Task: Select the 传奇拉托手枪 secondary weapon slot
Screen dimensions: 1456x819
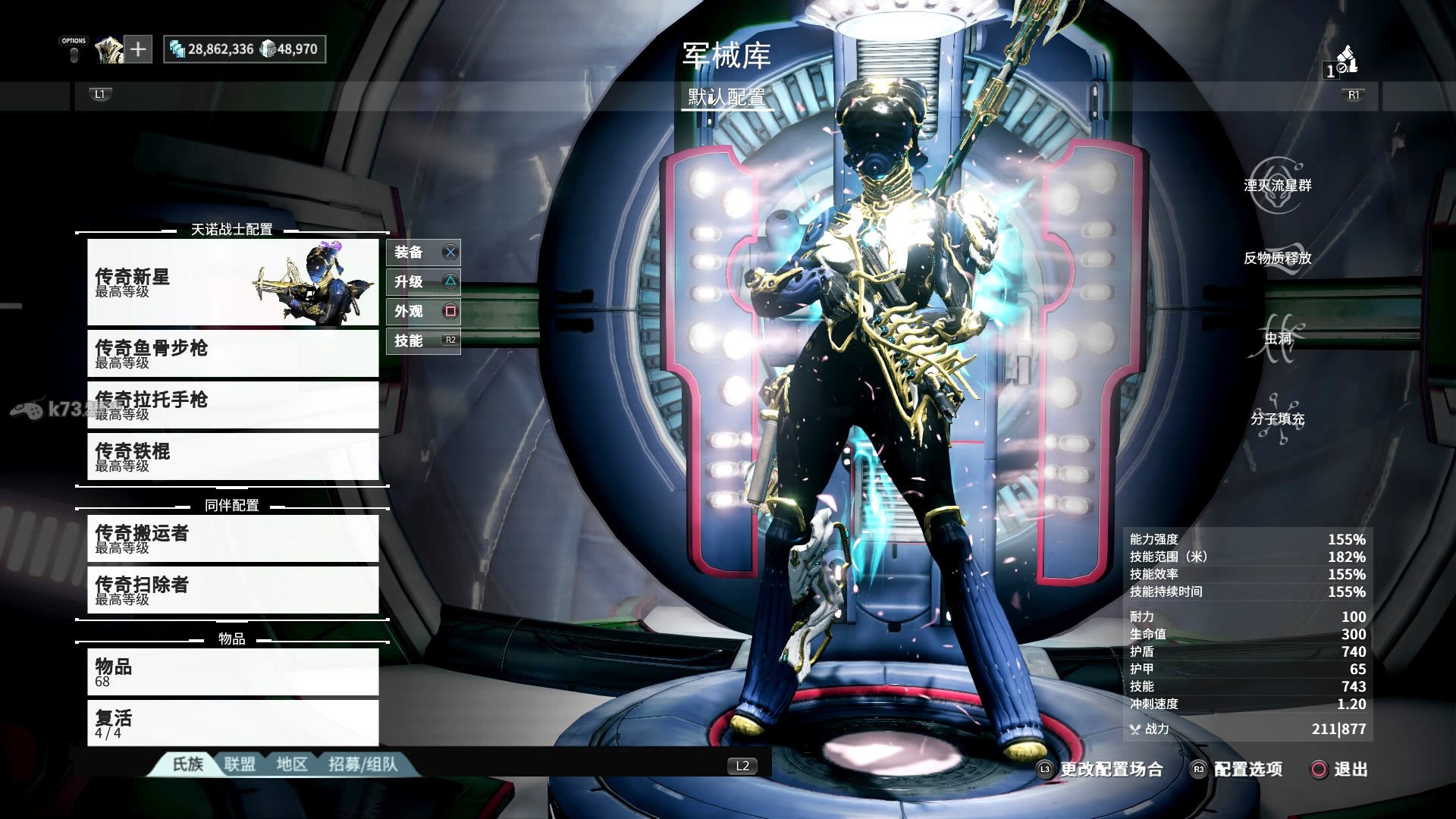Action: pyautogui.click(x=233, y=405)
